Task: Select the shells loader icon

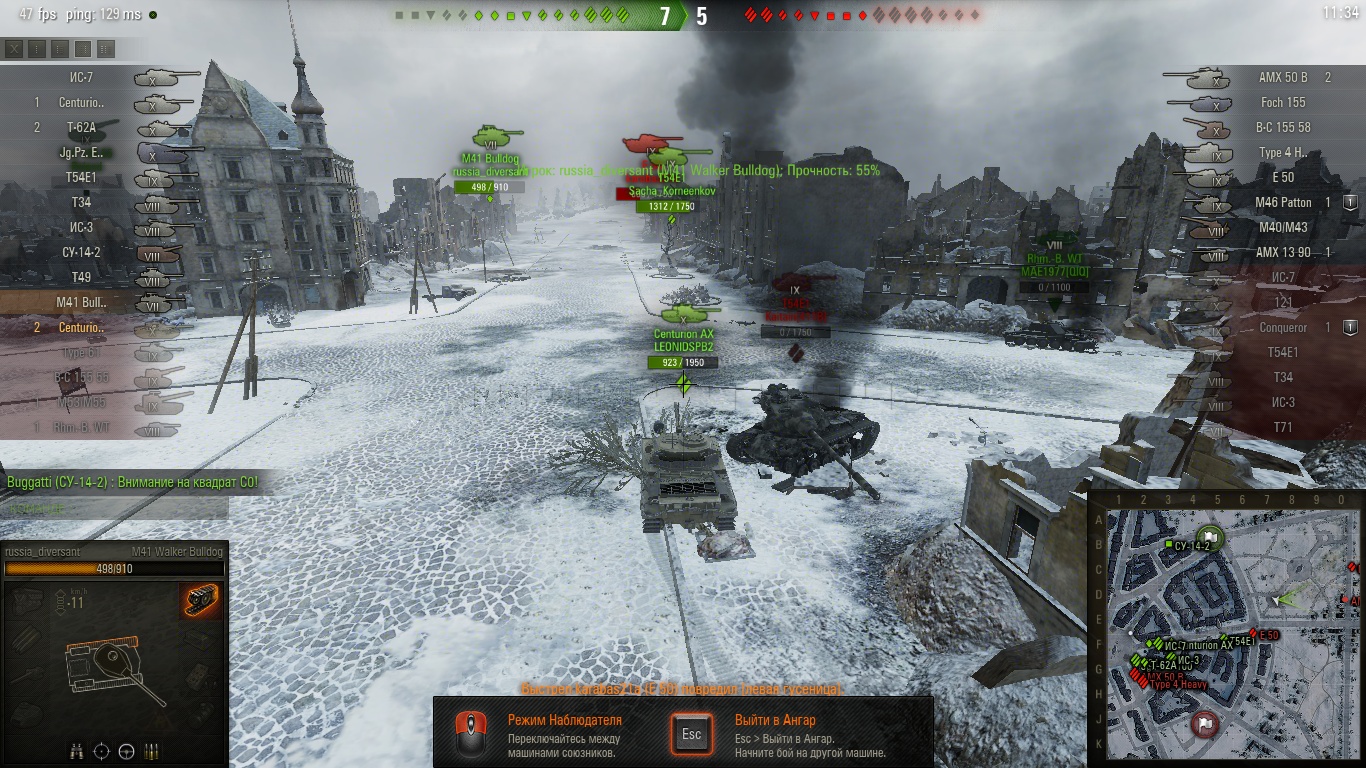Action: [x=152, y=751]
